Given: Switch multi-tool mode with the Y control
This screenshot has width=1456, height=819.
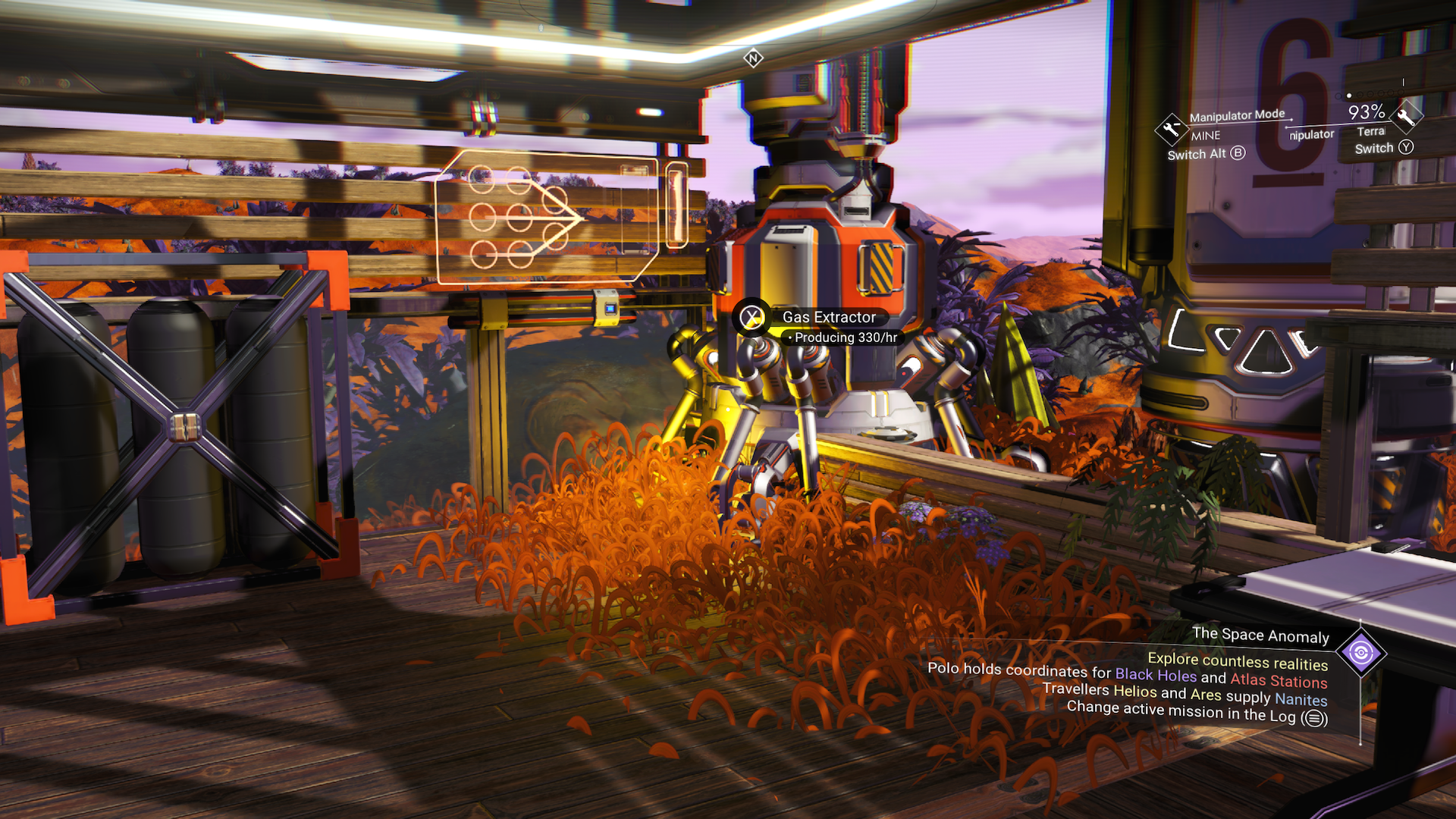Looking at the screenshot, I should (x=1407, y=148).
